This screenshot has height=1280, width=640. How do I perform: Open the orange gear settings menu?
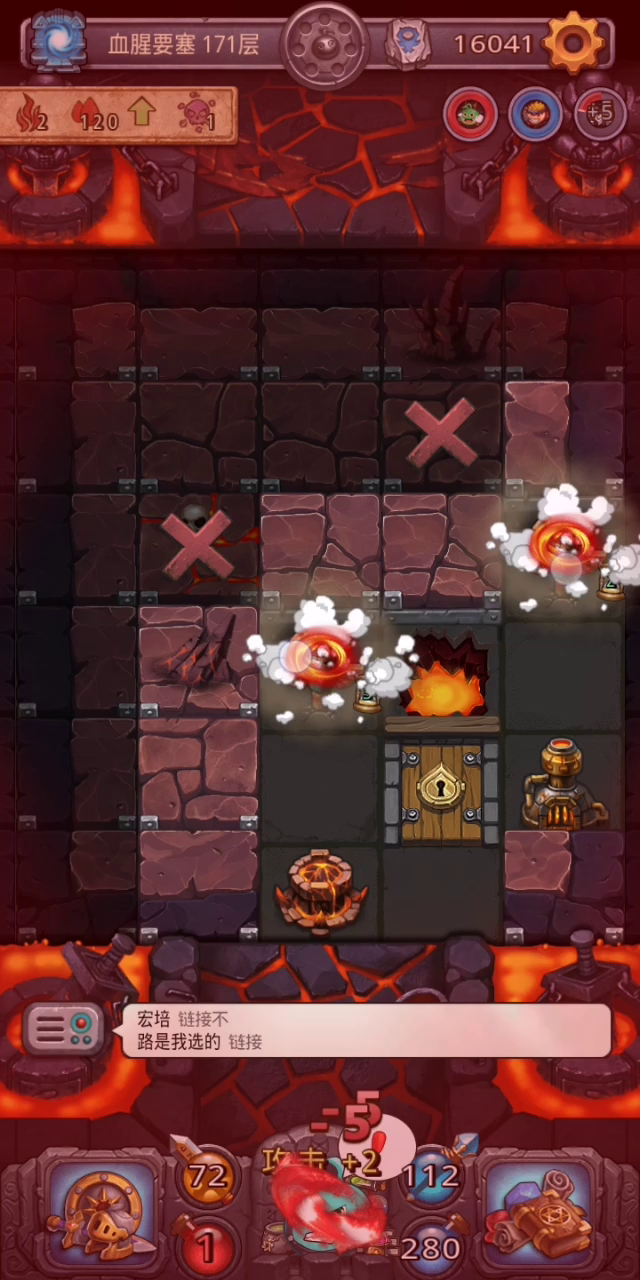tap(577, 43)
